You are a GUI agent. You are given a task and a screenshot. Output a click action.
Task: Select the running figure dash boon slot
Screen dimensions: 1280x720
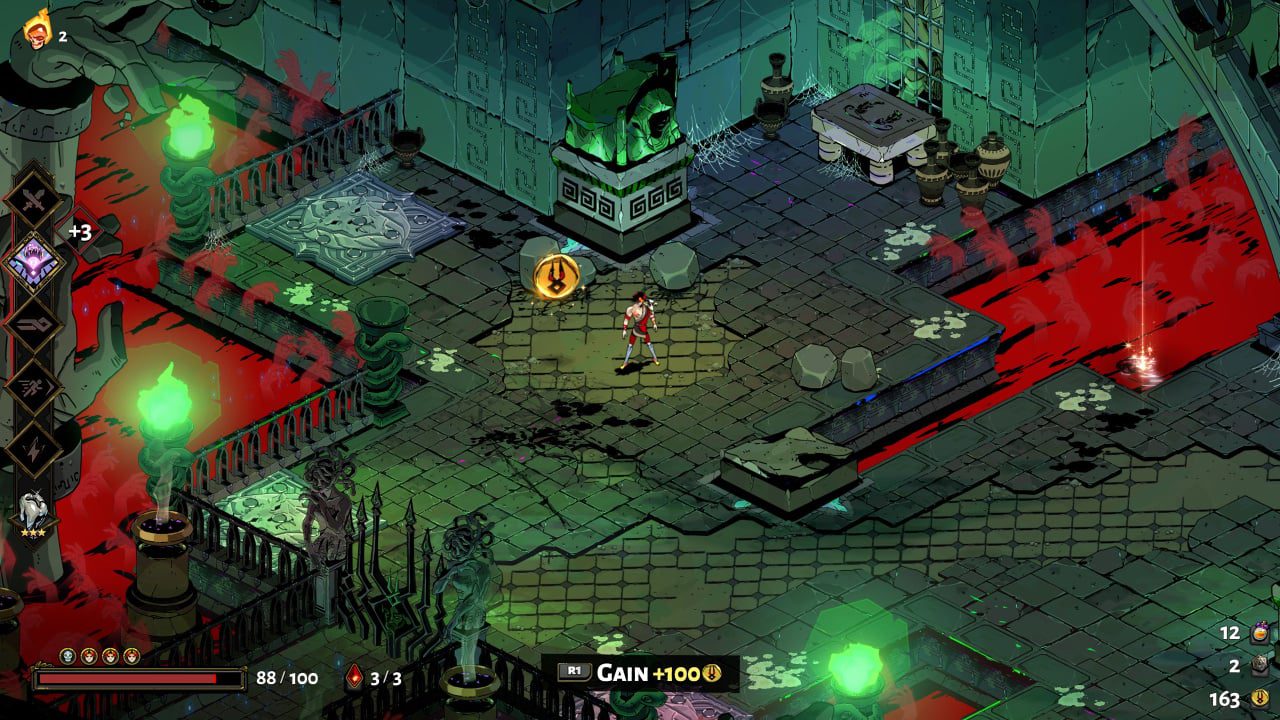point(35,387)
